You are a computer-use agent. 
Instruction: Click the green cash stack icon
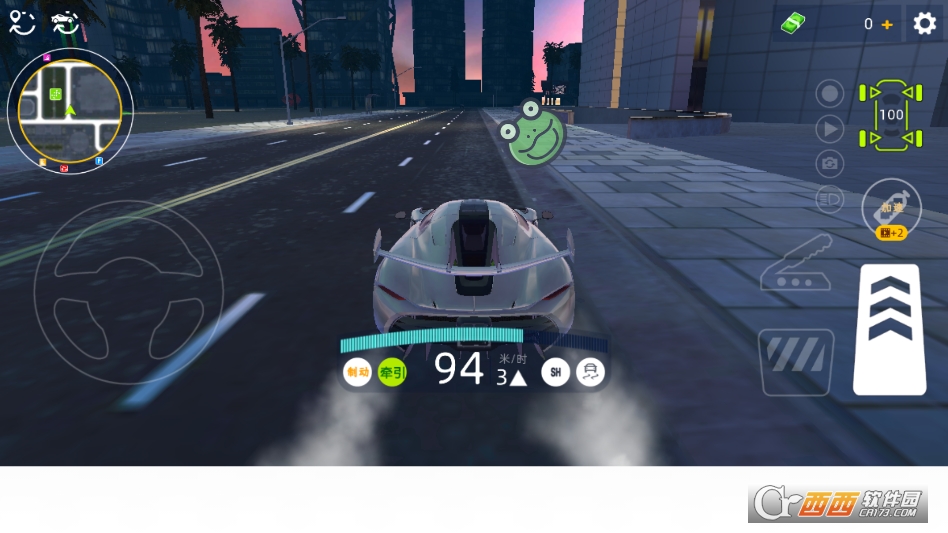click(794, 24)
